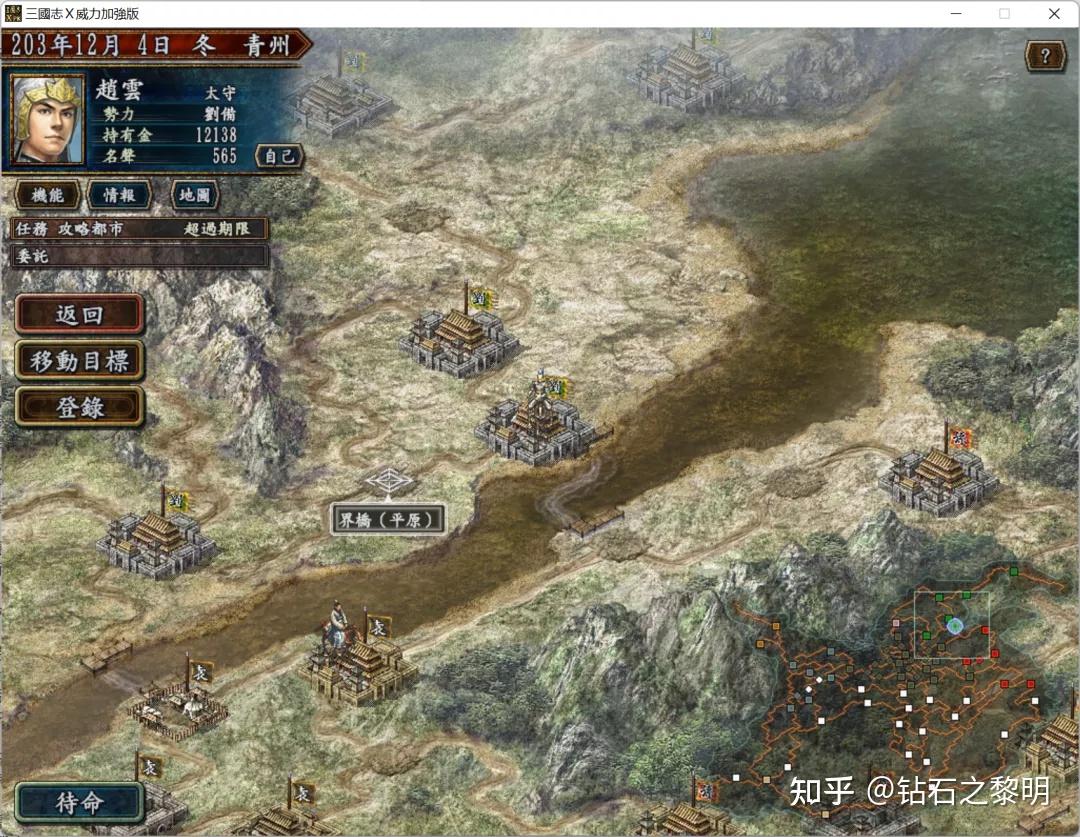Select the 界橋(平原) location label
The width and height of the screenshot is (1080, 837).
pyautogui.click(x=388, y=519)
